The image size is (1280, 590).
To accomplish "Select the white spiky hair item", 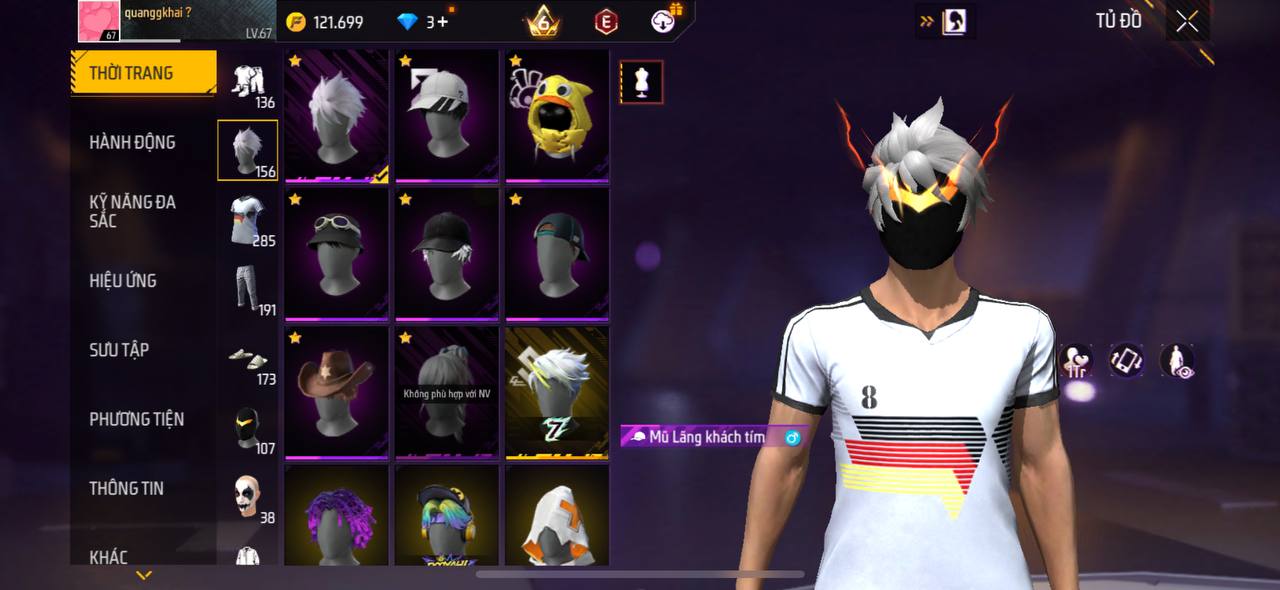I will pyautogui.click(x=336, y=116).
